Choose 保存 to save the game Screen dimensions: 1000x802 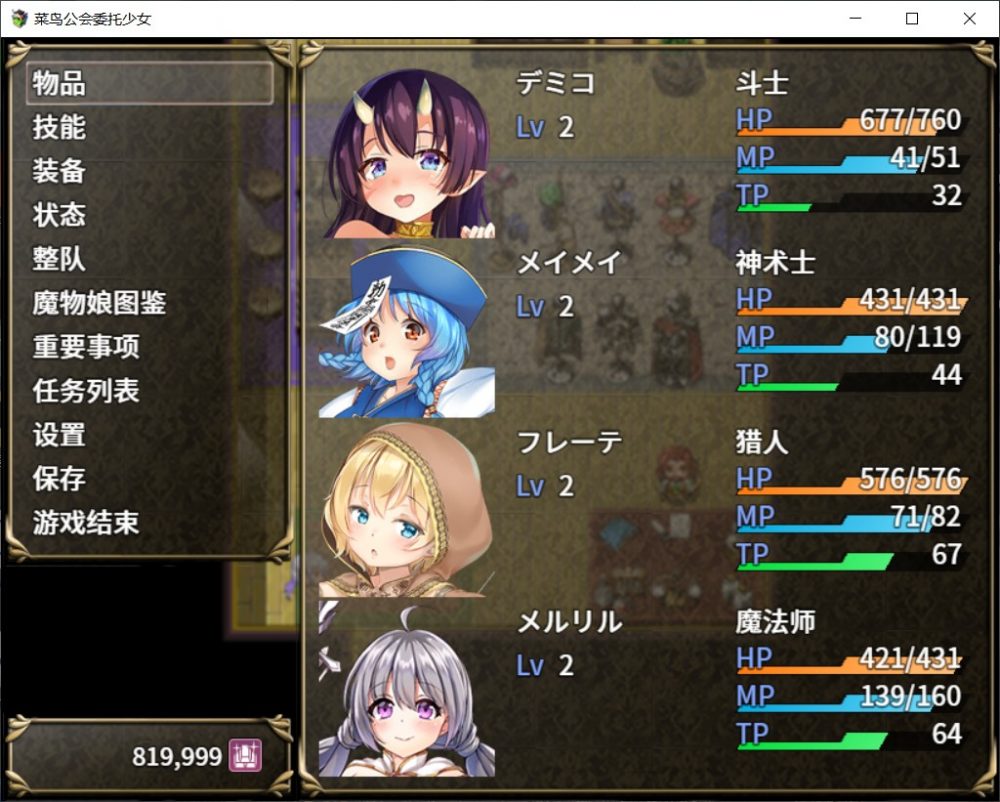[150, 479]
